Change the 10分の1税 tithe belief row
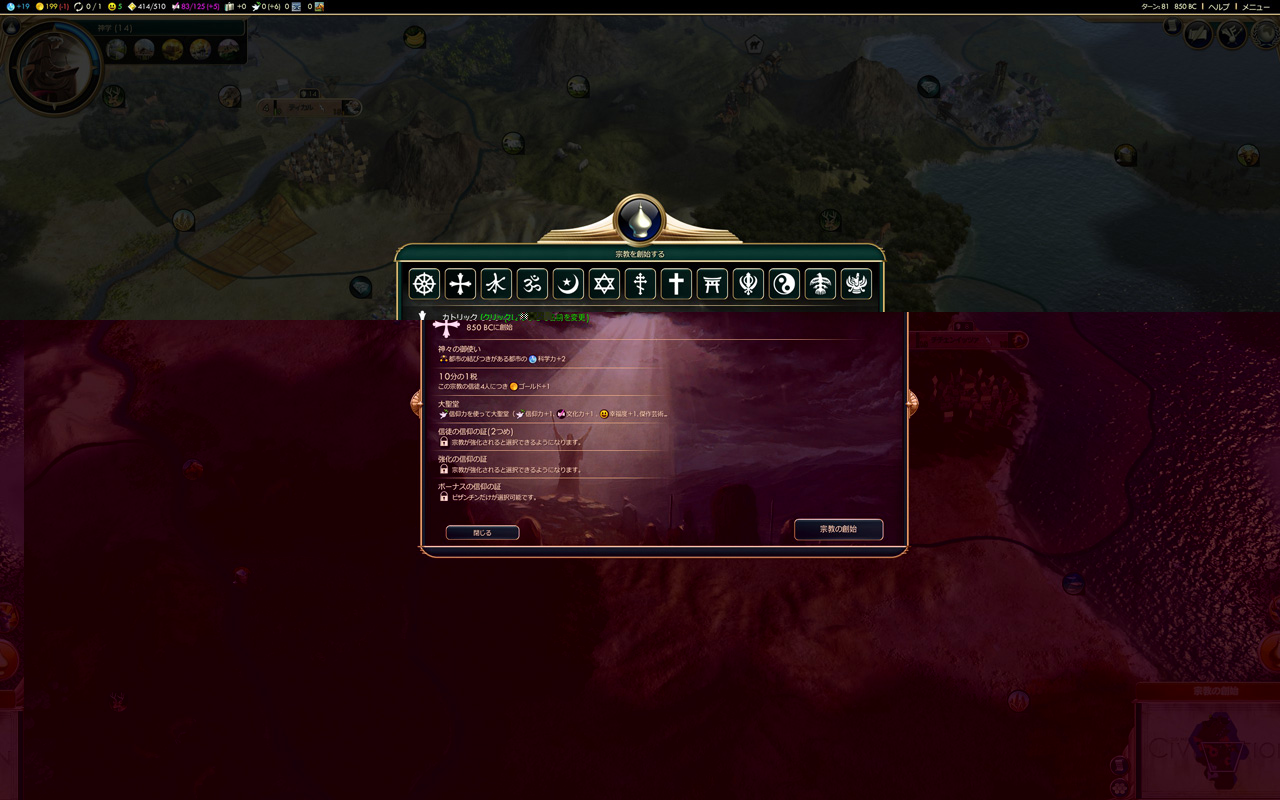 click(x=500, y=381)
